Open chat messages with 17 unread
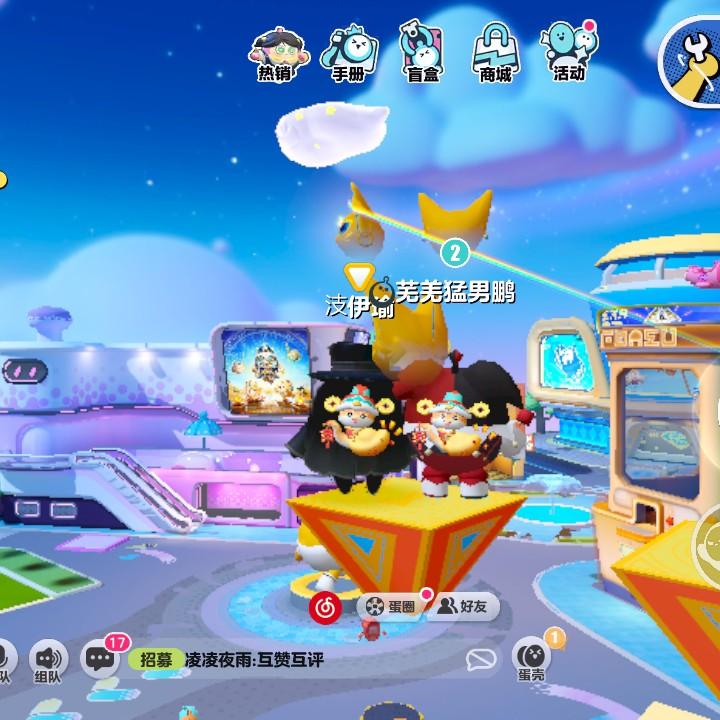This screenshot has height=720, width=720. click(100, 658)
